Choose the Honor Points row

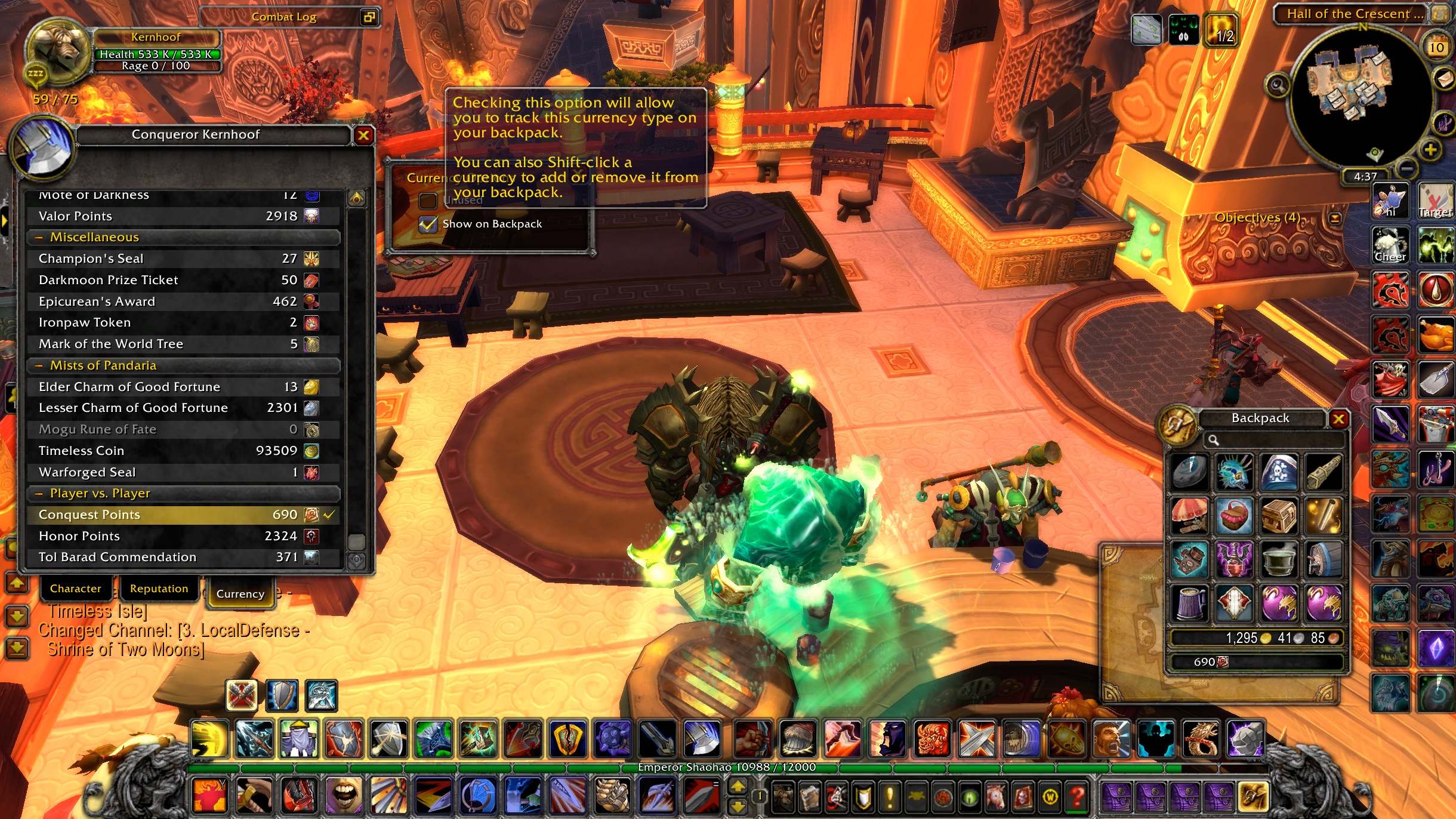(x=179, y=536)
